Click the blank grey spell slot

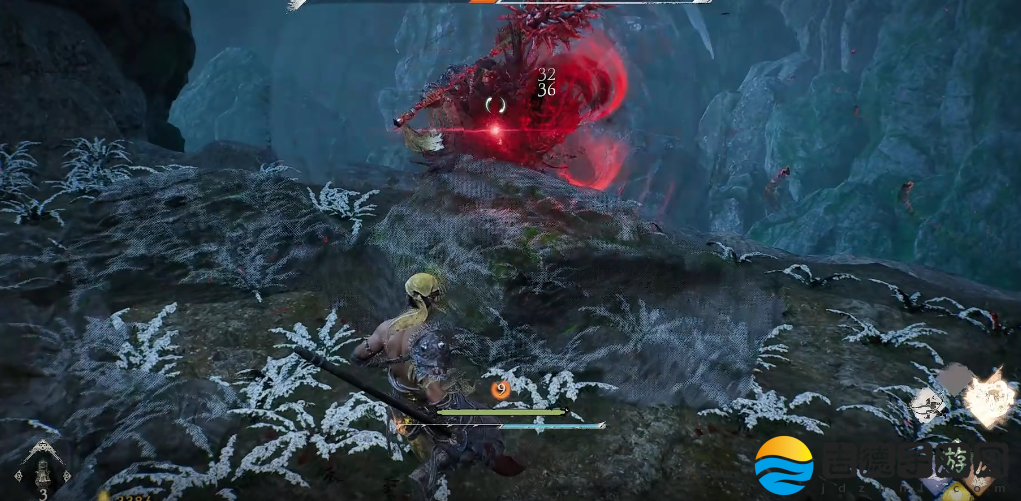tap(953, 378)
